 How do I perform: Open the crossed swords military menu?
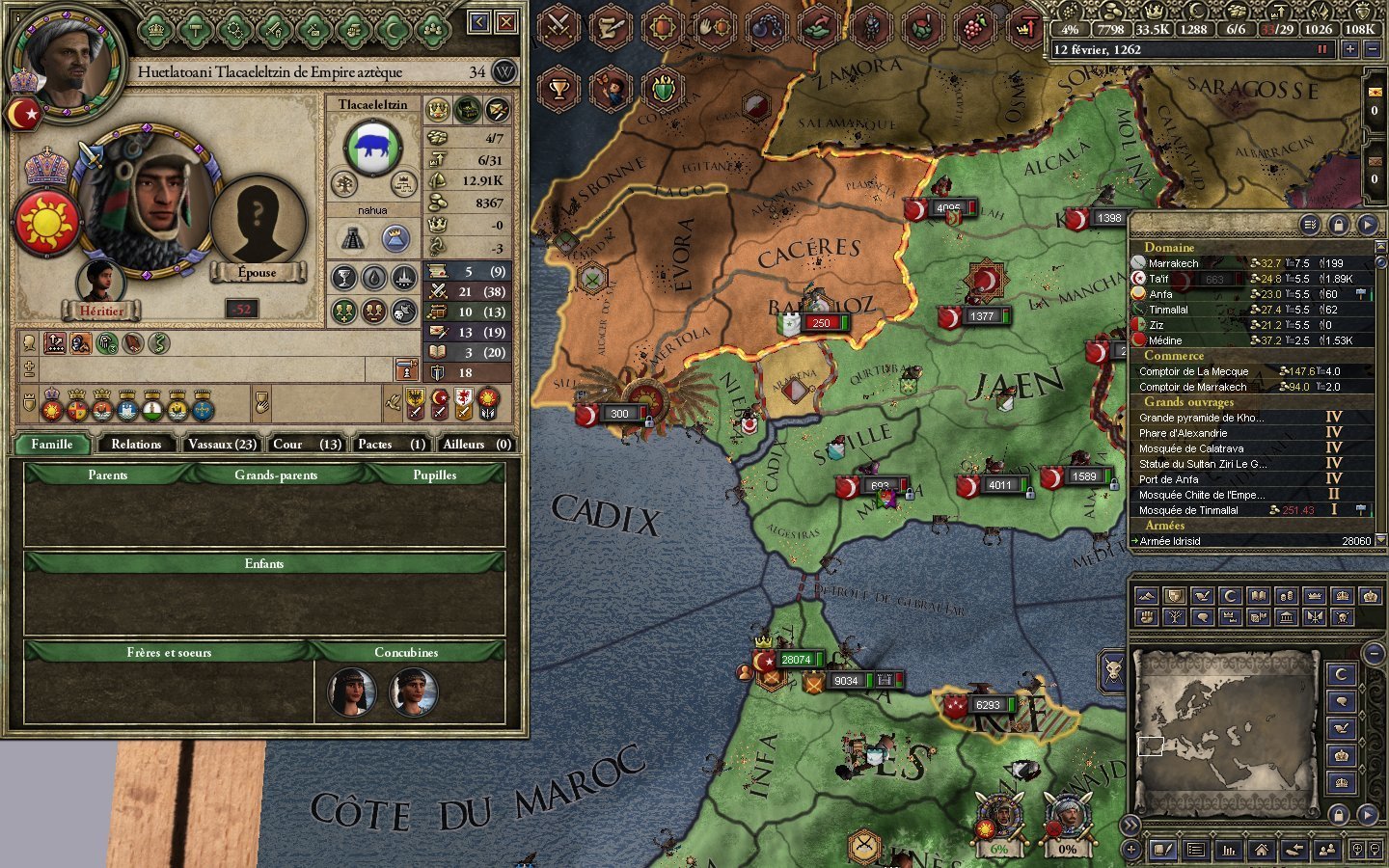pyautogui.click(x=558, y=27)
